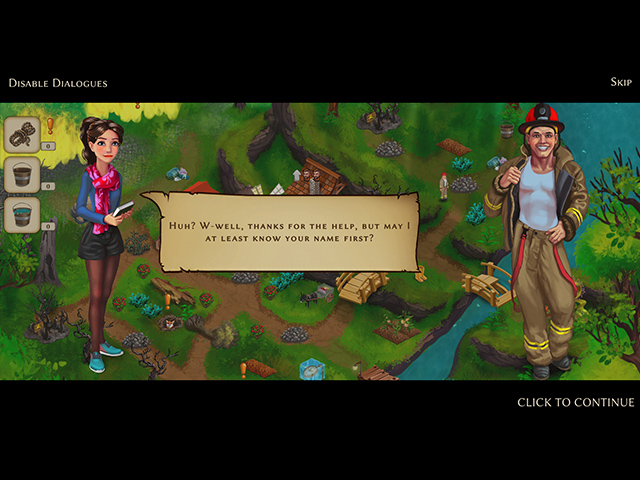Select the water-filled bucket icon
The image size is (640, 480).
click(23, 213)
